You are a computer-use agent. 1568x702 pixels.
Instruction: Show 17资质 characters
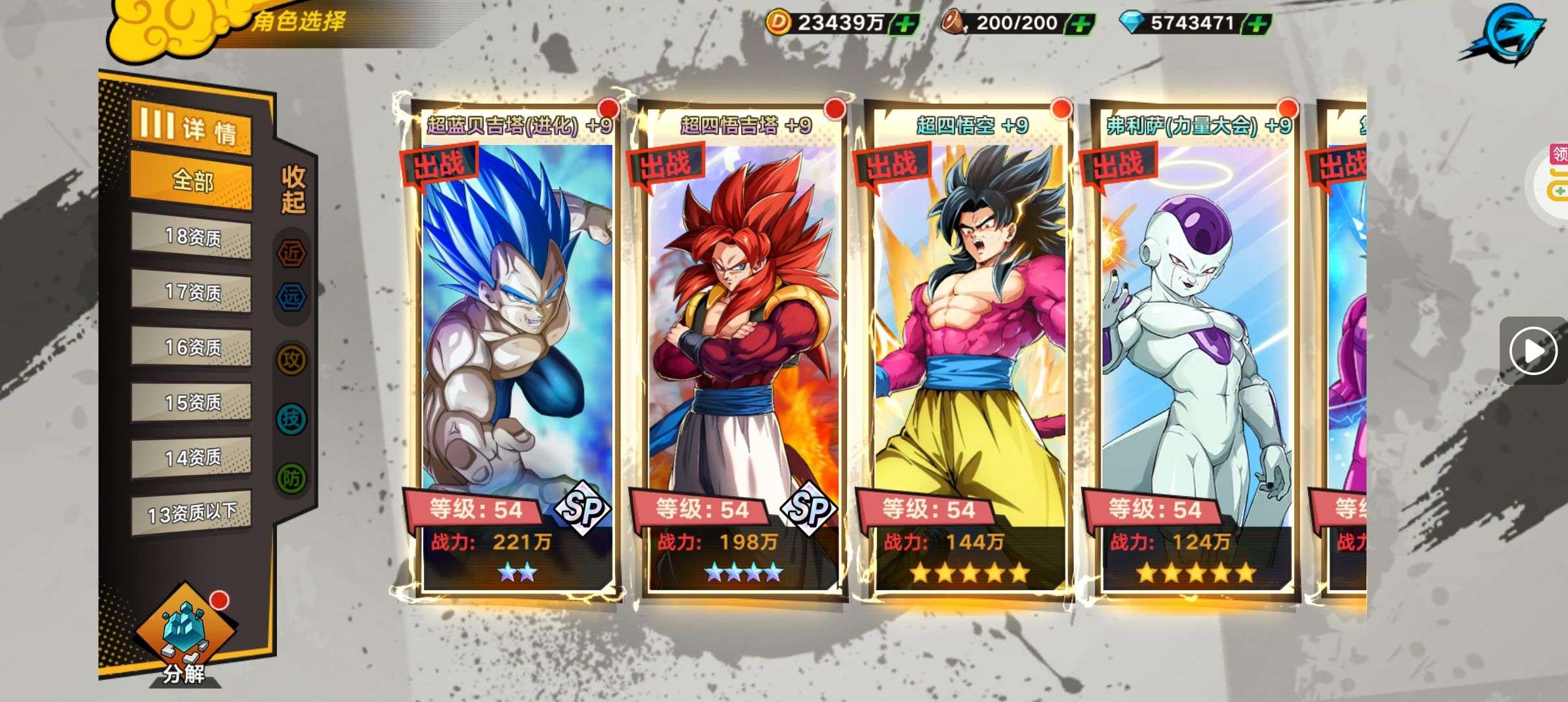click(191, 291)
